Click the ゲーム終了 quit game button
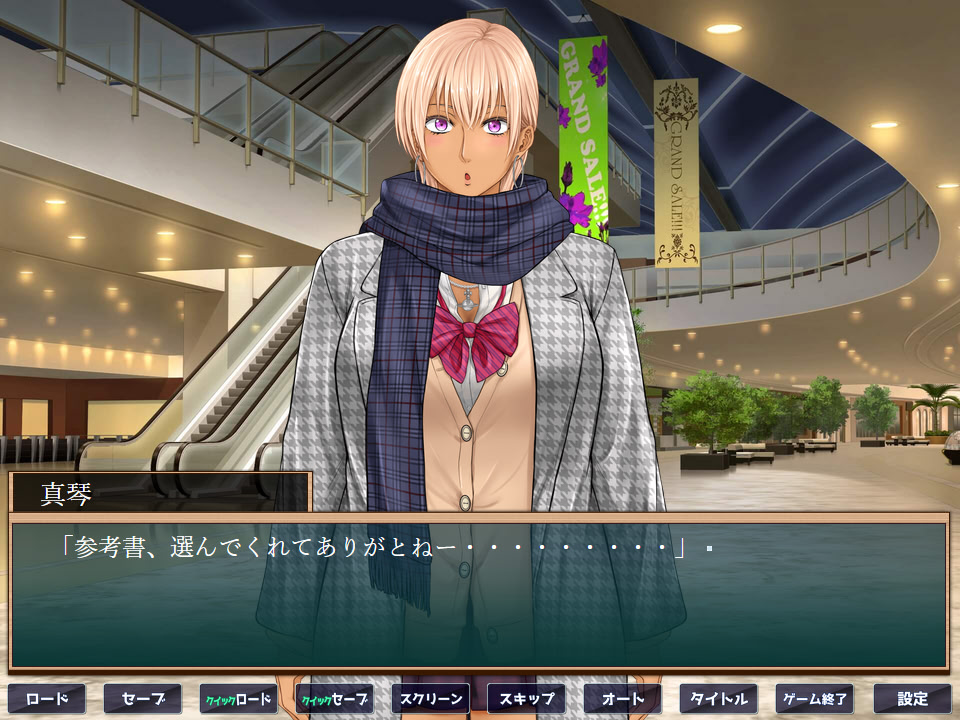This screenshot has height=720, width=960. tap(815, 698)
